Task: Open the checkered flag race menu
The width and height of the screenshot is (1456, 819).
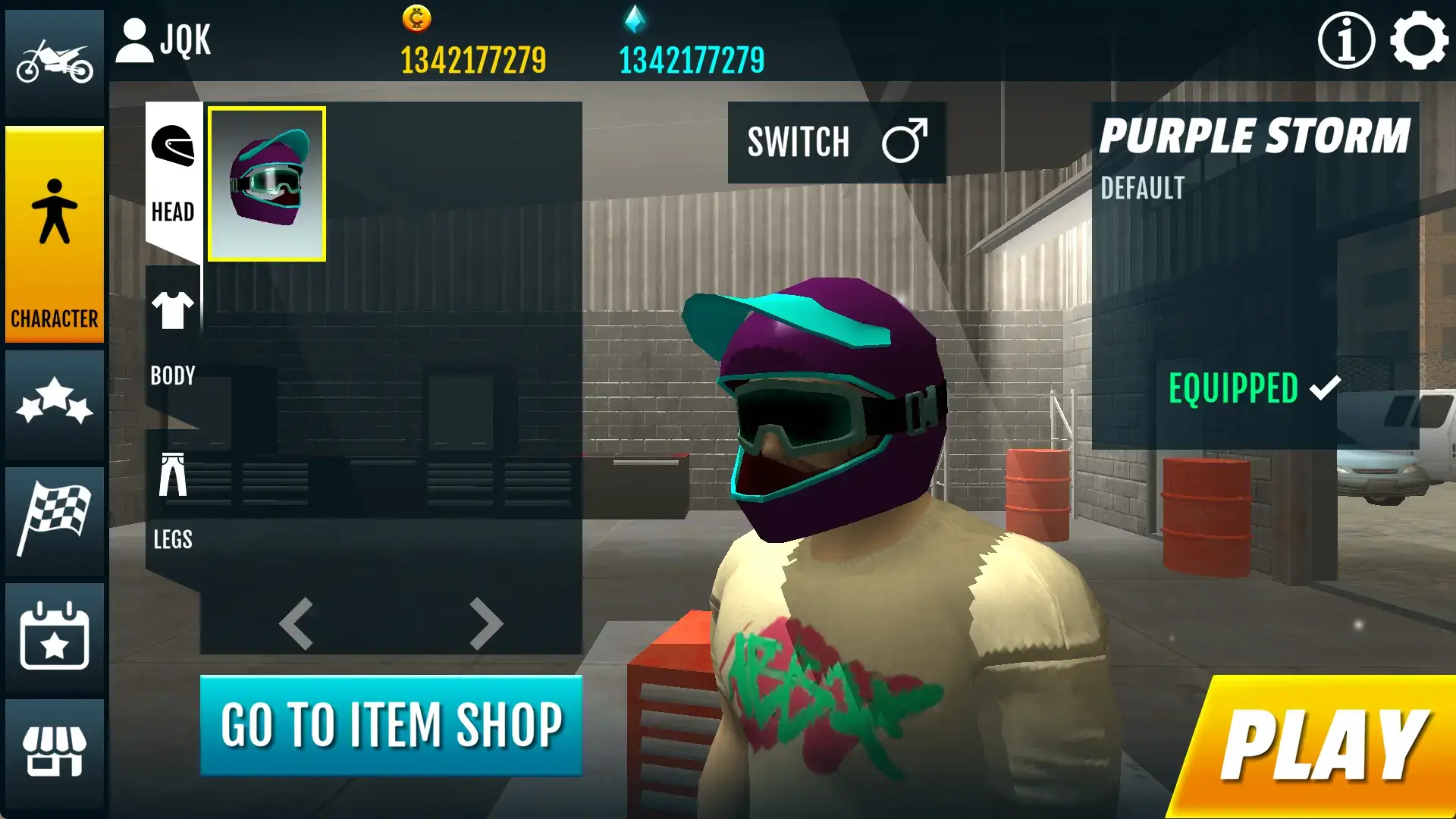Action: 55,519
